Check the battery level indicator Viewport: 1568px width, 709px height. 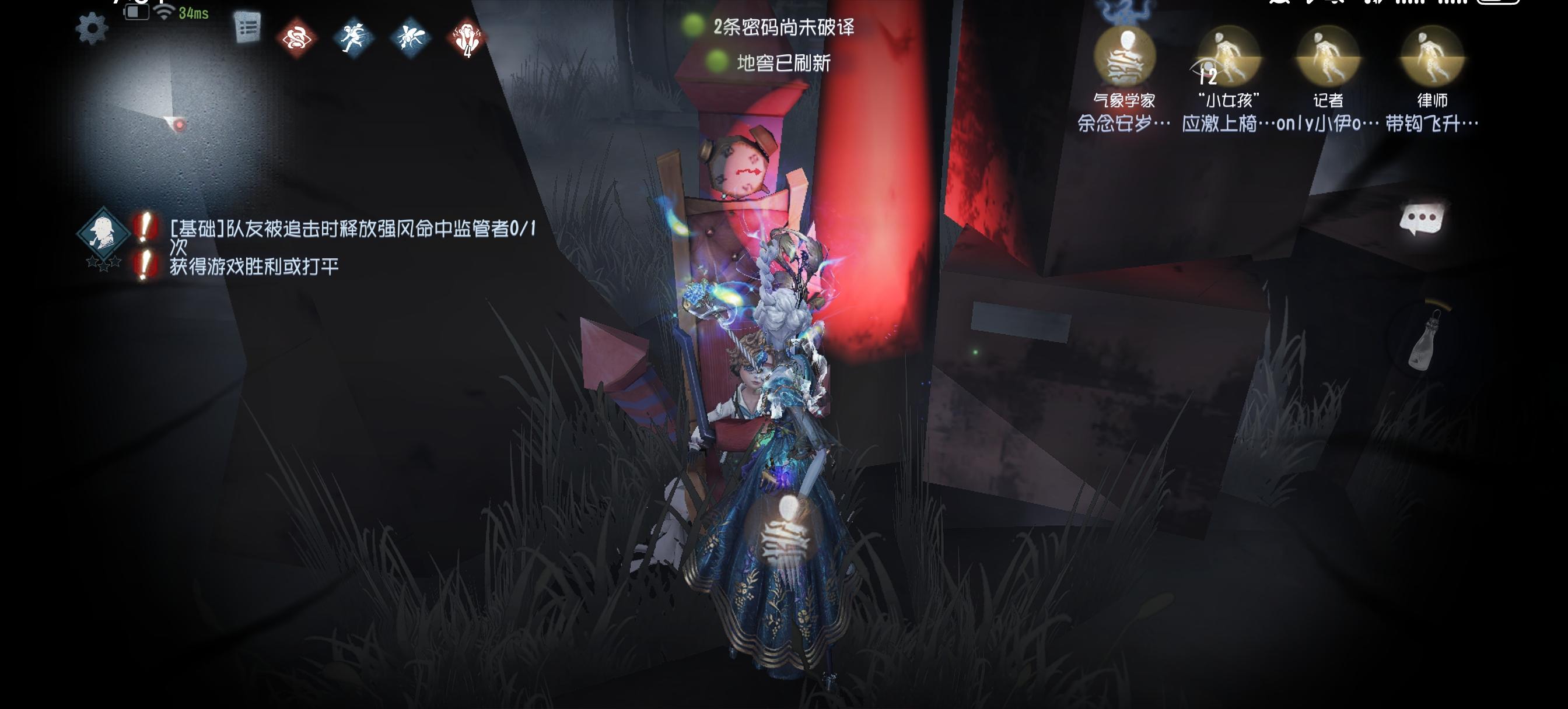(136, 12)
